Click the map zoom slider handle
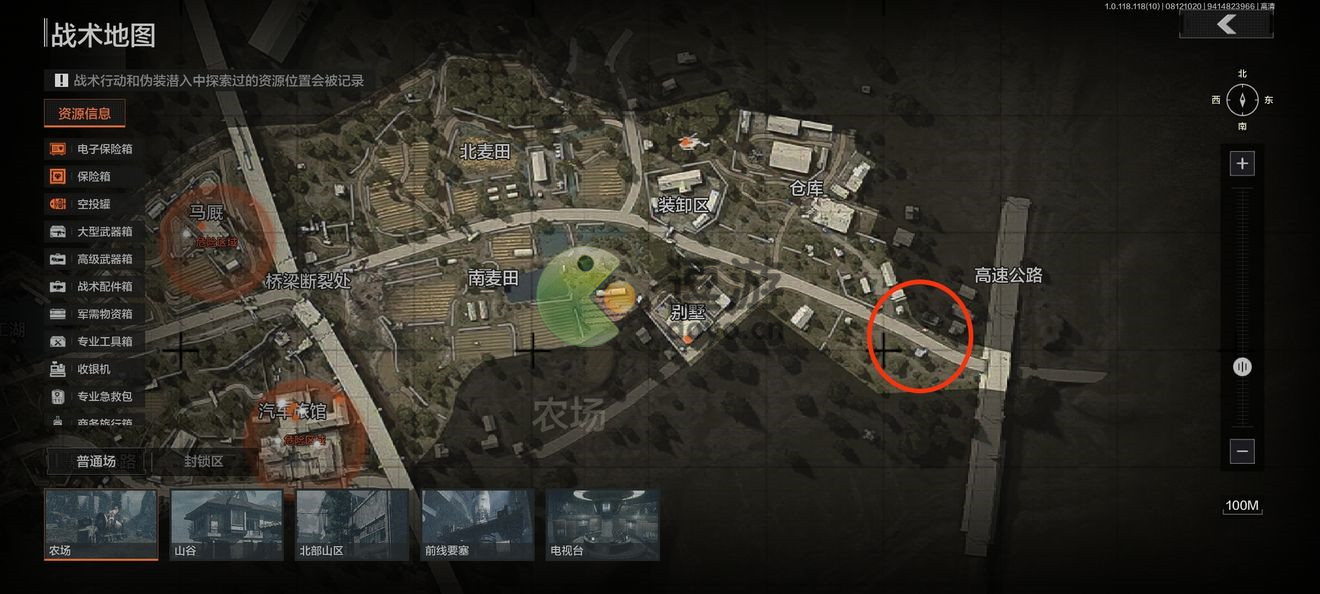Screen dimensions: 1320x594 point(1242,367)
